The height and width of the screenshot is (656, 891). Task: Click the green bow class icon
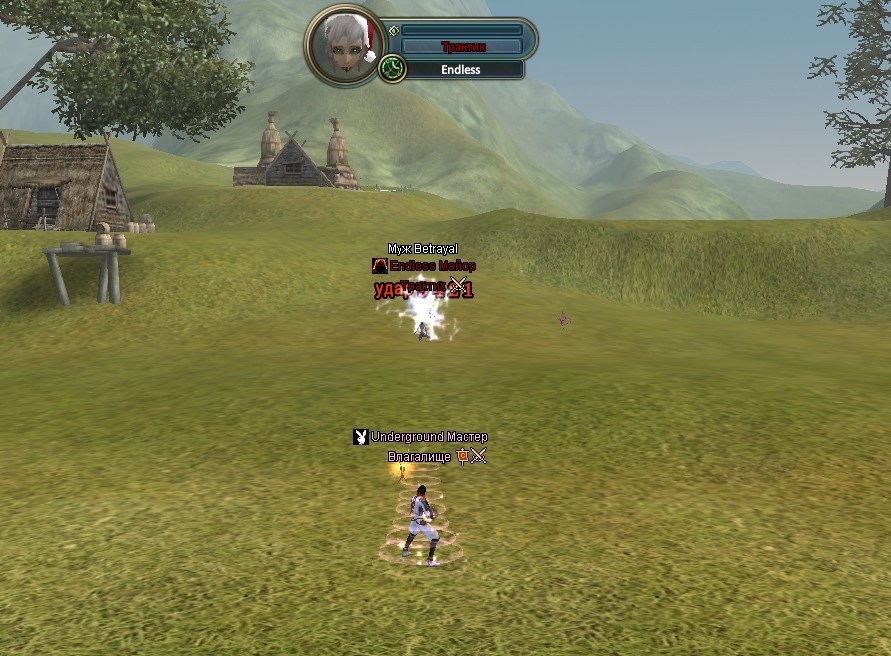[392, 69]
